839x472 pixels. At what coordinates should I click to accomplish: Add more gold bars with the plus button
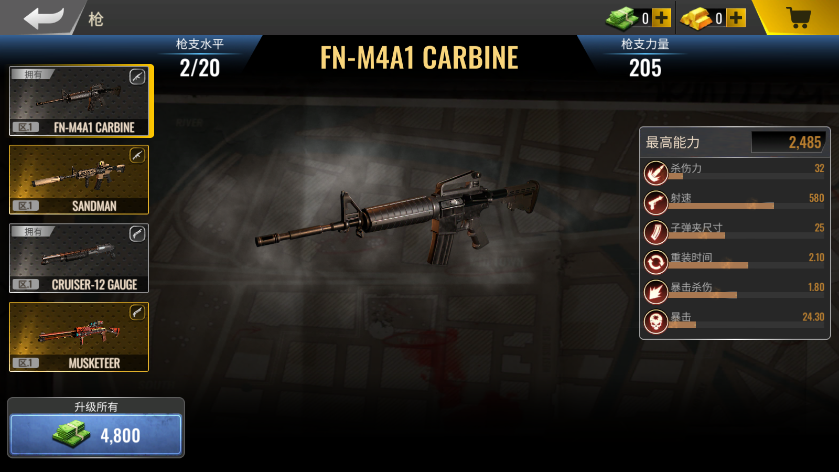pos(736,18)
